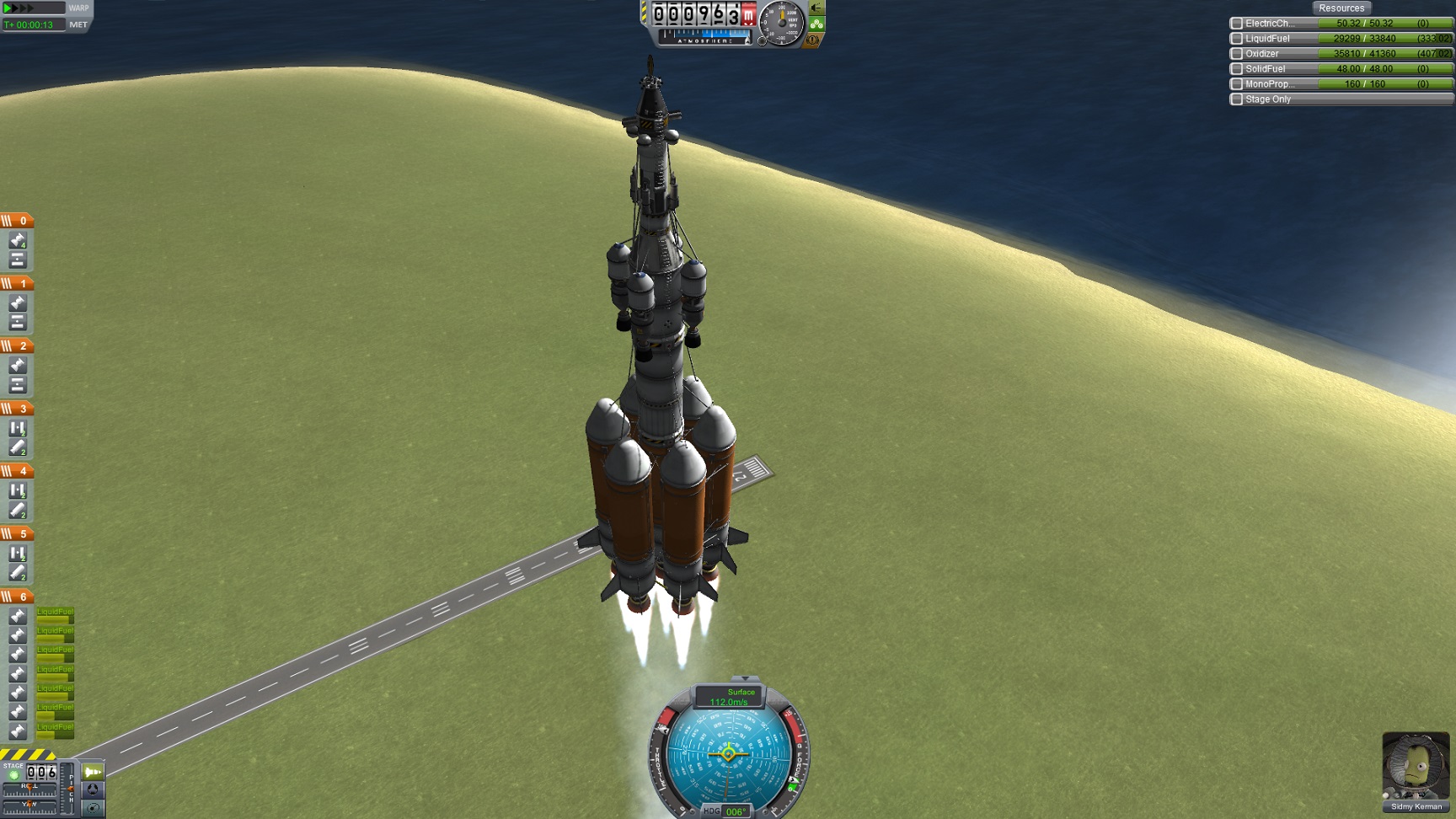
Task: Tick the SolidFuel resource checkbox
Action: click(1236, 69)
